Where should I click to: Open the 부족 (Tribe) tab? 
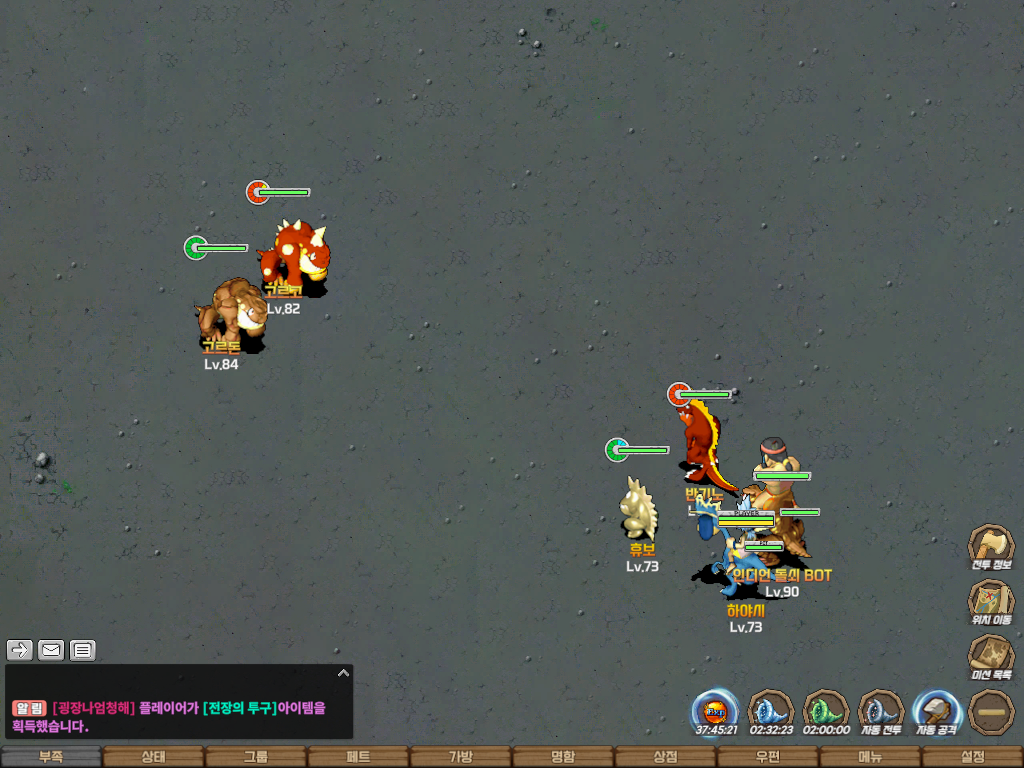(x=51, y=757)
